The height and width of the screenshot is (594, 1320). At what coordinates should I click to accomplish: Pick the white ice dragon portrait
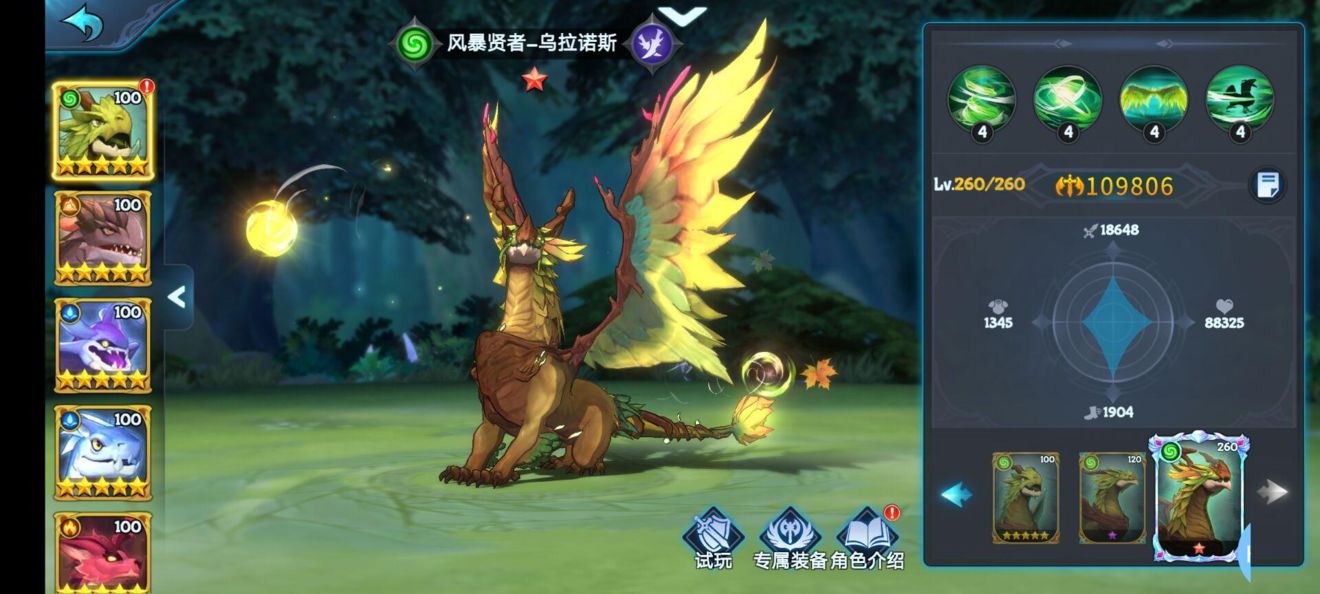[x=102, y=451]
